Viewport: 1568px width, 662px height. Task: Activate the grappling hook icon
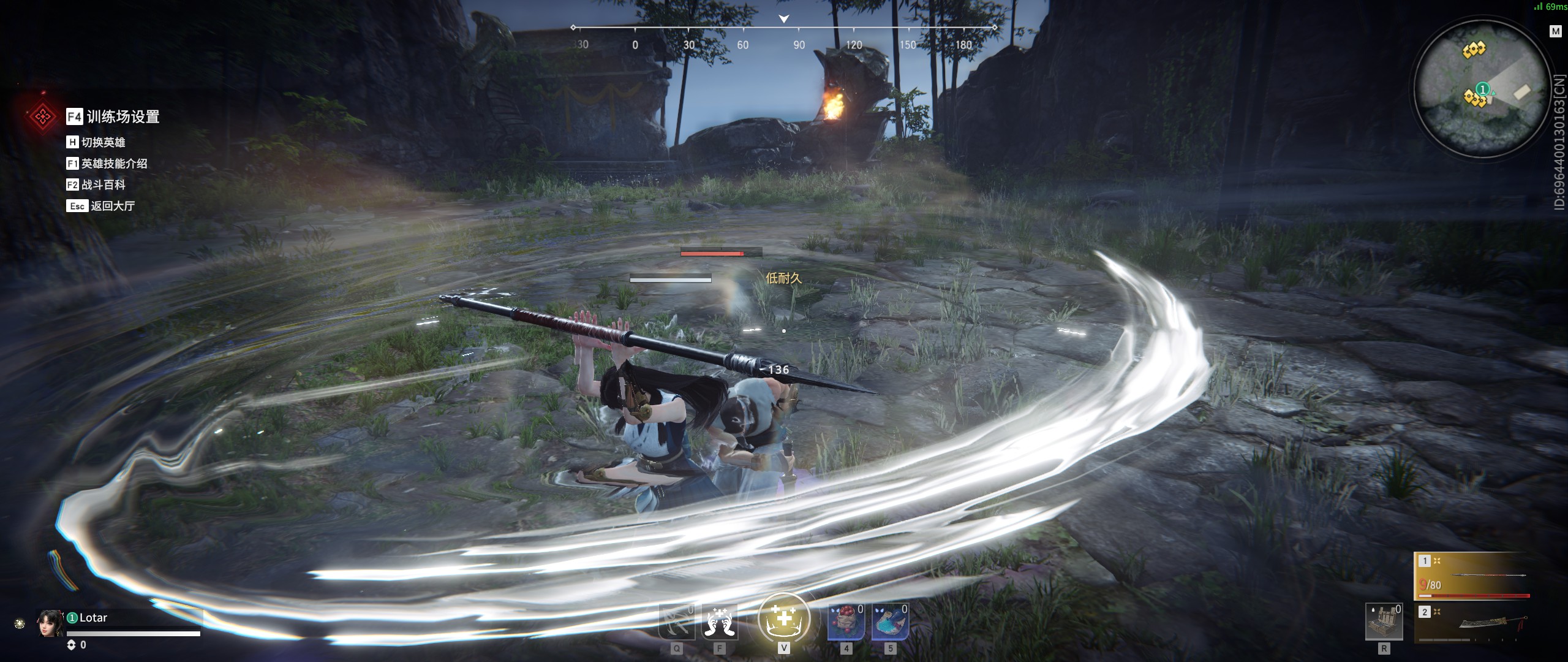point(676,622)
